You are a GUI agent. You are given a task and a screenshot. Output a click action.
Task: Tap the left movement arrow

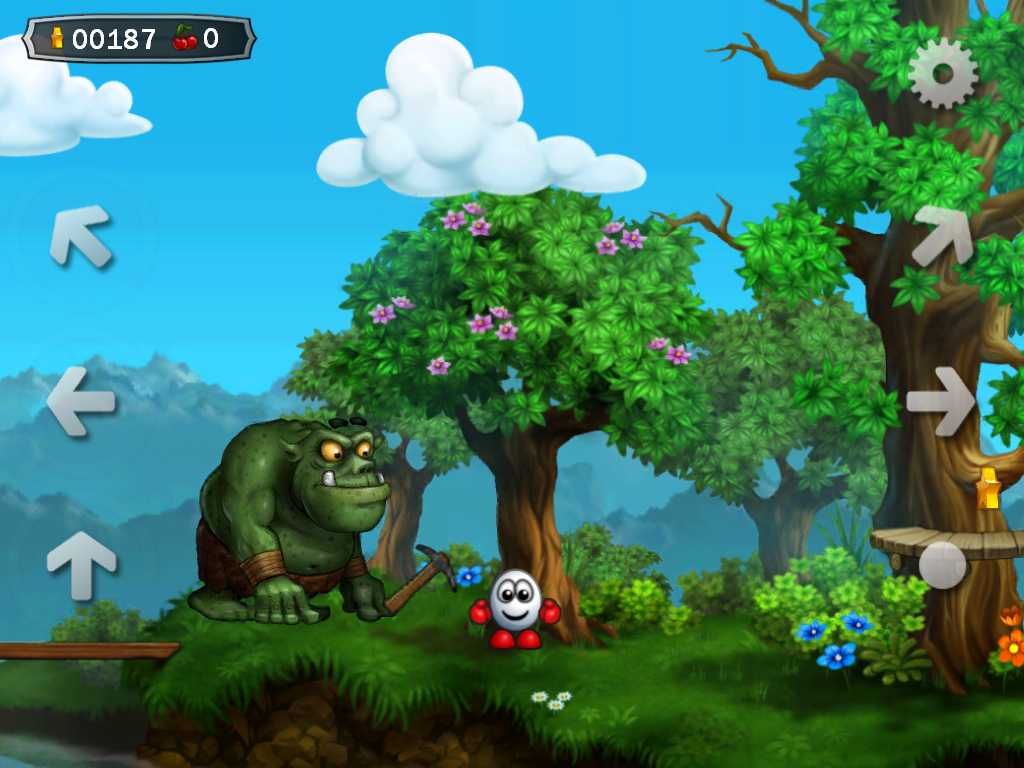pos(81,401)
